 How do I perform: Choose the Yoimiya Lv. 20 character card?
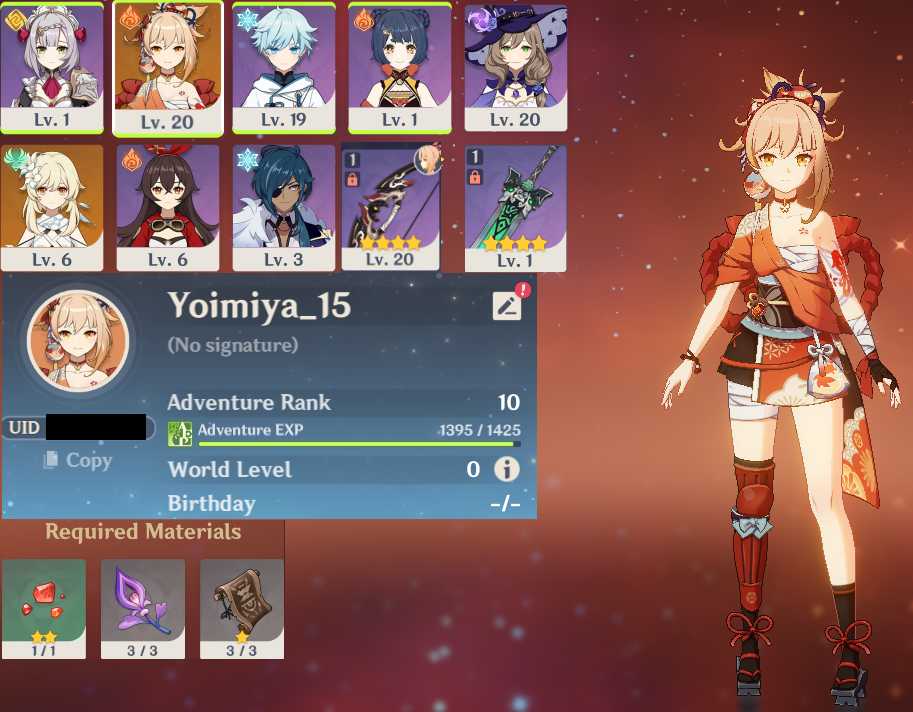[167, 67]
